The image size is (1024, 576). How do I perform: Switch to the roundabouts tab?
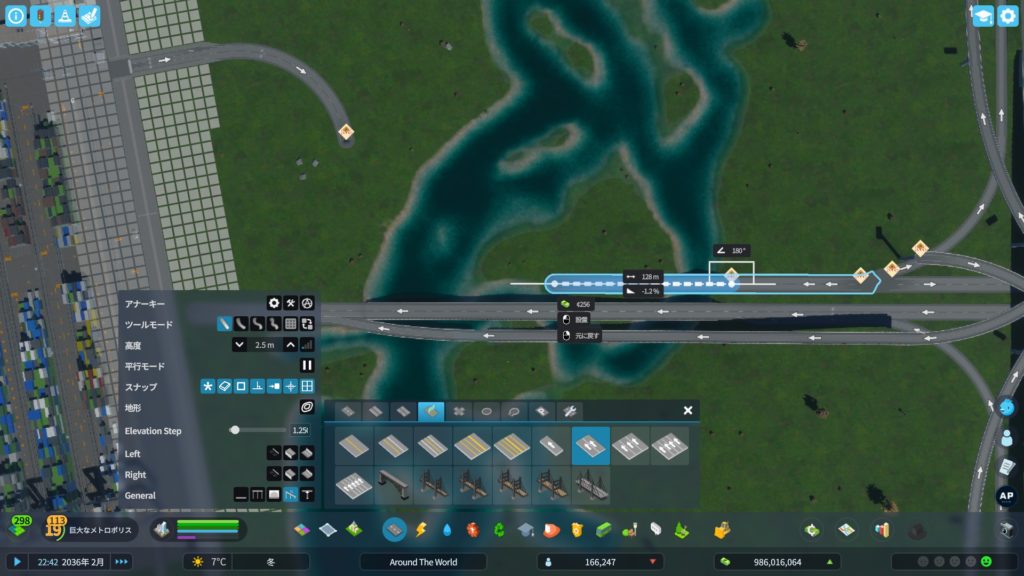pos(487,411)
